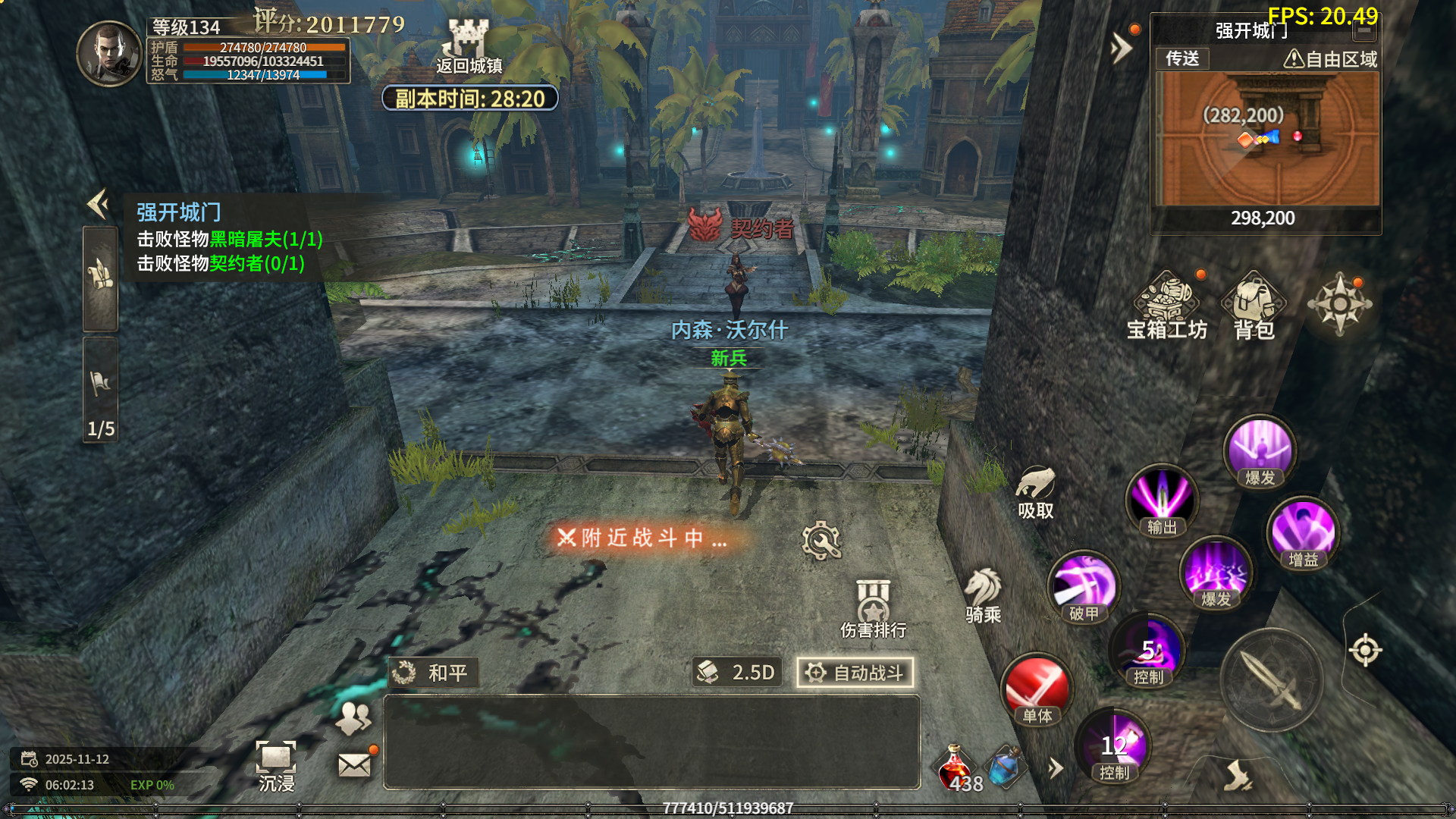The image size is (1456, 819).
Task: Activate the 增益 buff skill
Action: click(1303, 534)
